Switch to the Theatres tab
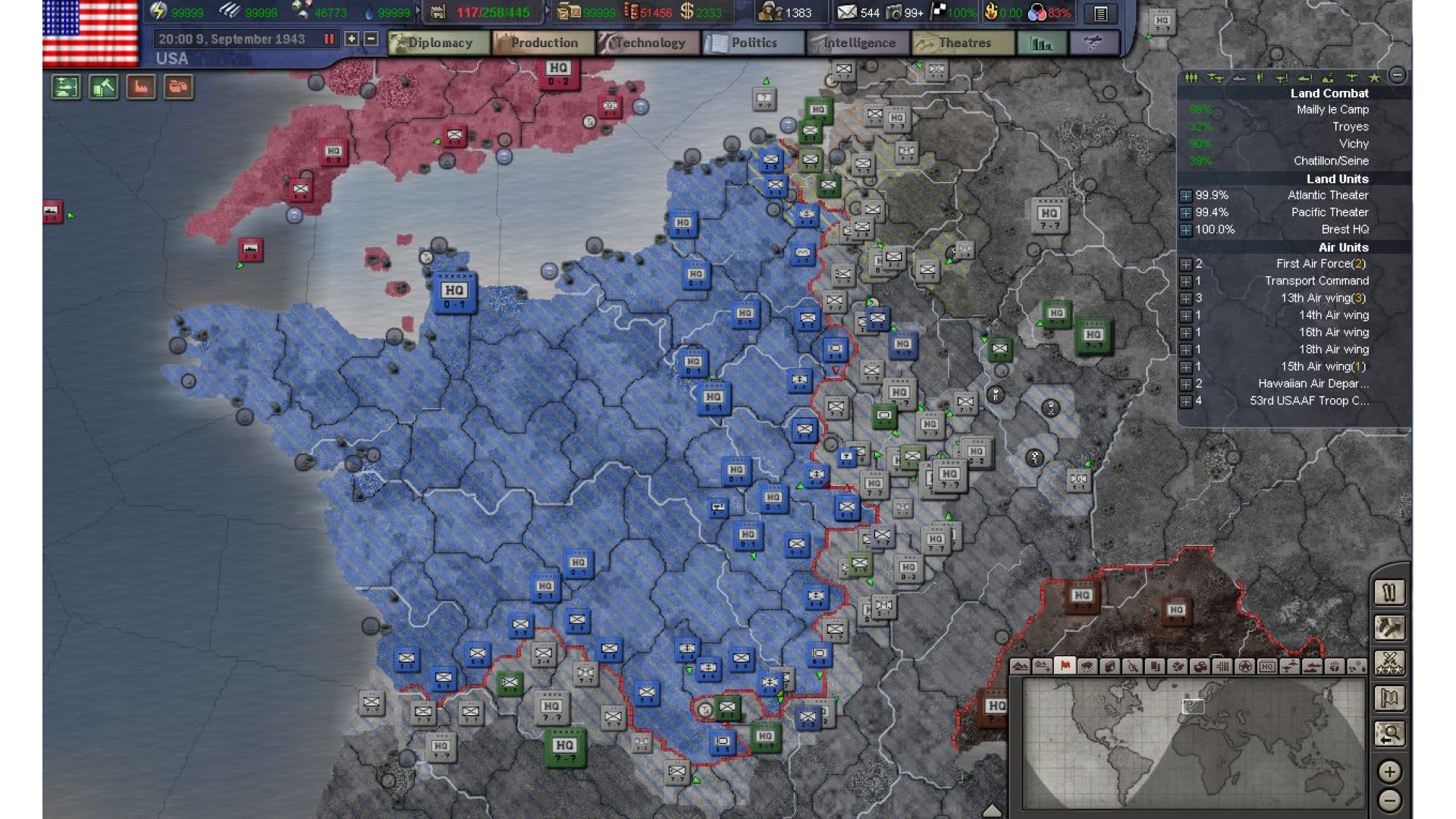 coord(956,43)
